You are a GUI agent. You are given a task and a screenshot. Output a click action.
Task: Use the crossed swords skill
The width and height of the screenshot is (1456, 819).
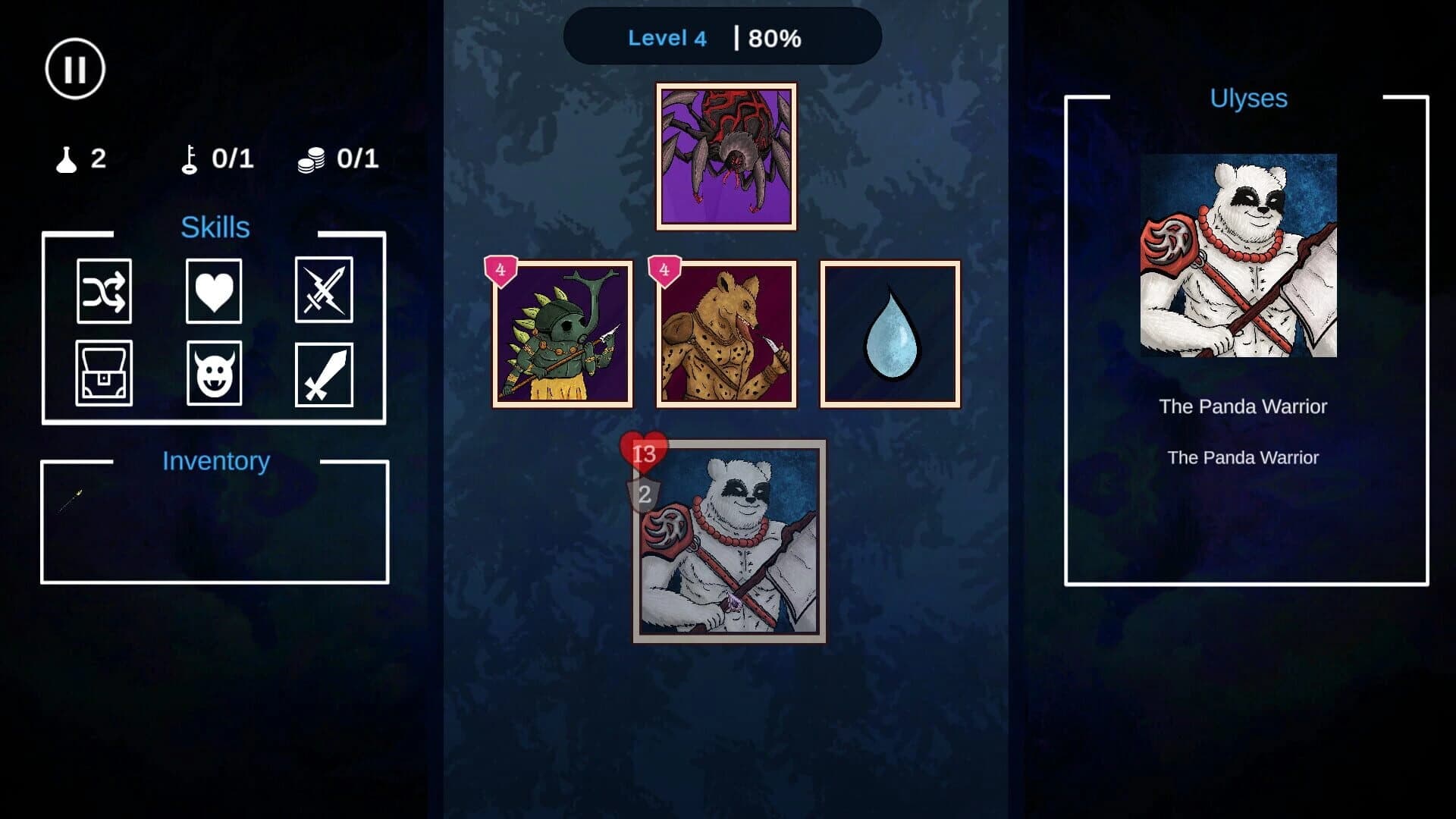(324, 292)
